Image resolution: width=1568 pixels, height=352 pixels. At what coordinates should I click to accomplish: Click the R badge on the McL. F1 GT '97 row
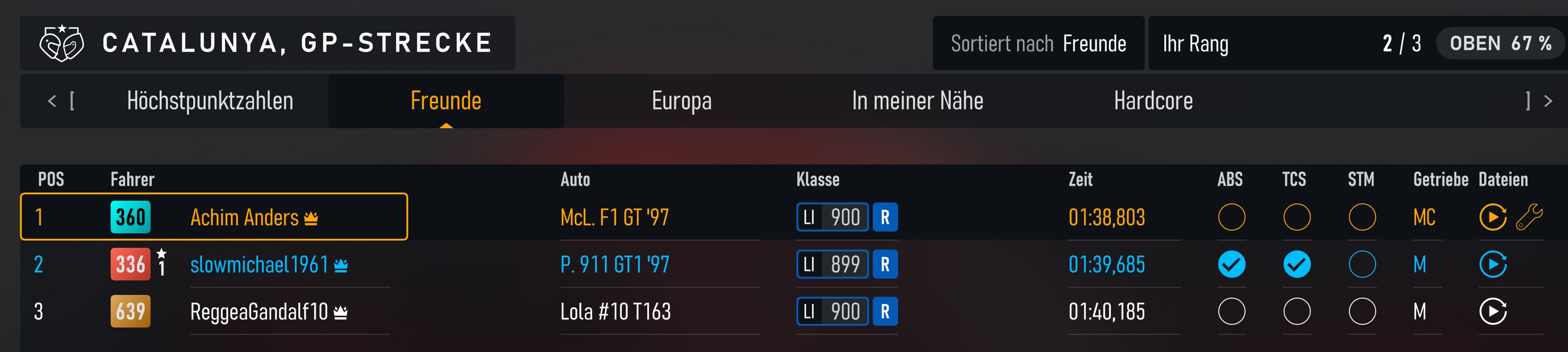[887, 217]
